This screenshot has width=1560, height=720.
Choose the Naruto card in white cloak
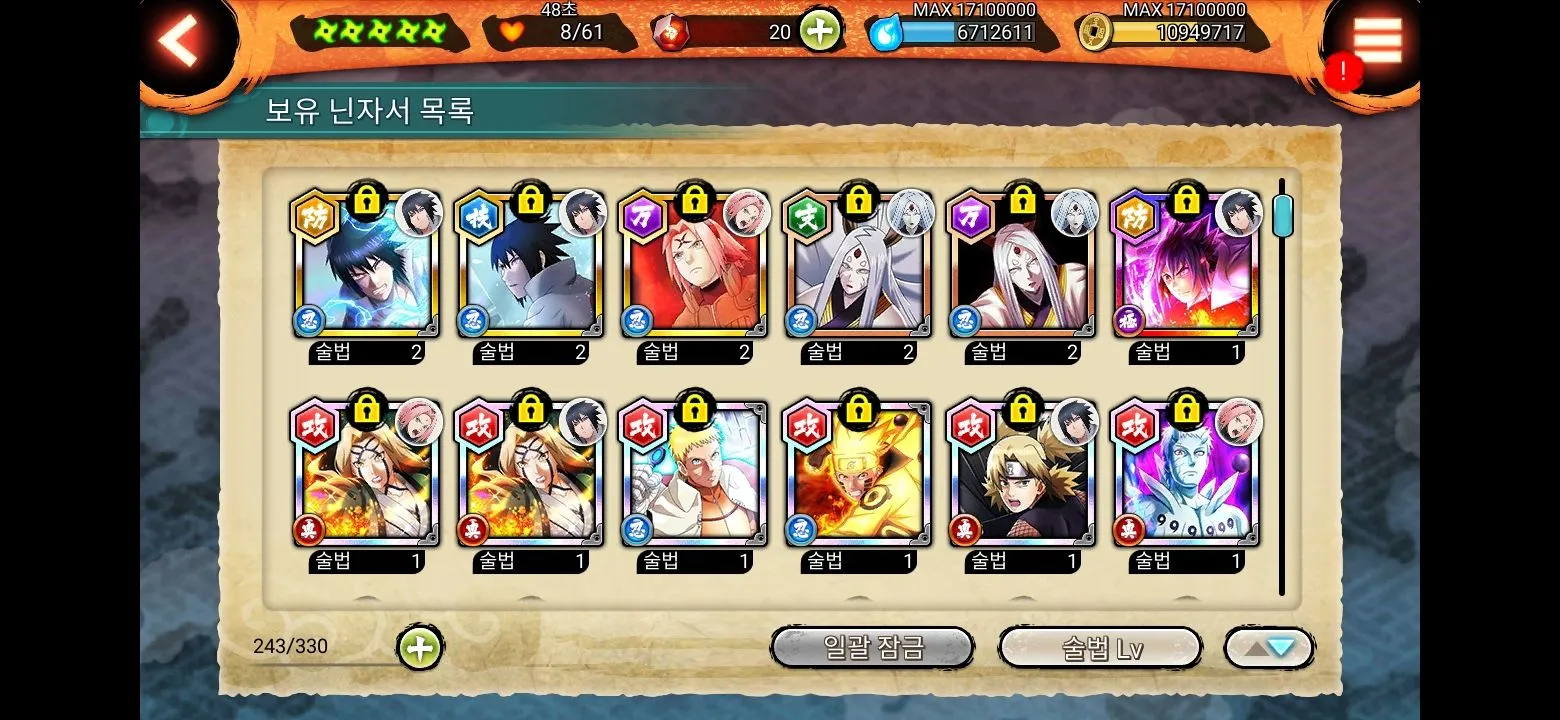pos(694,476)
